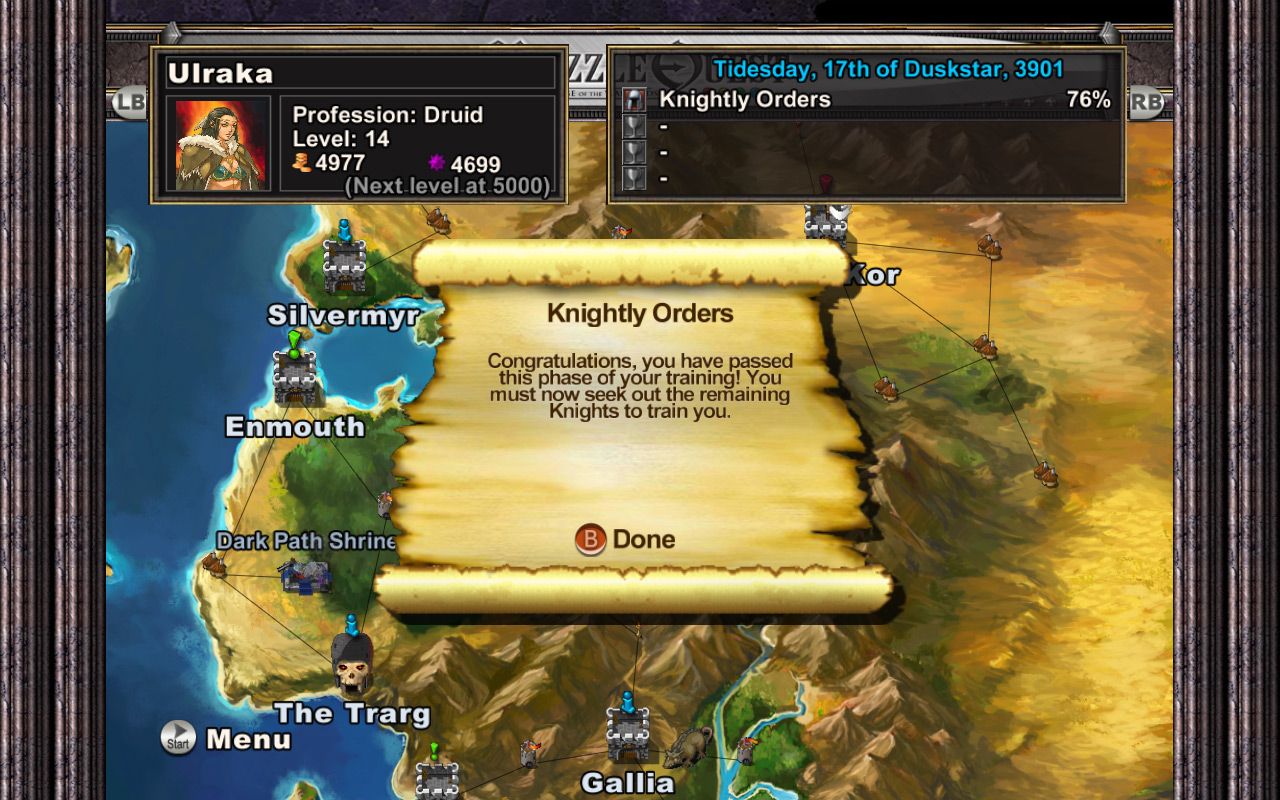1280x800 pixels.
Task: Choose the Silvermyr castle on the map
Action: 344,267
